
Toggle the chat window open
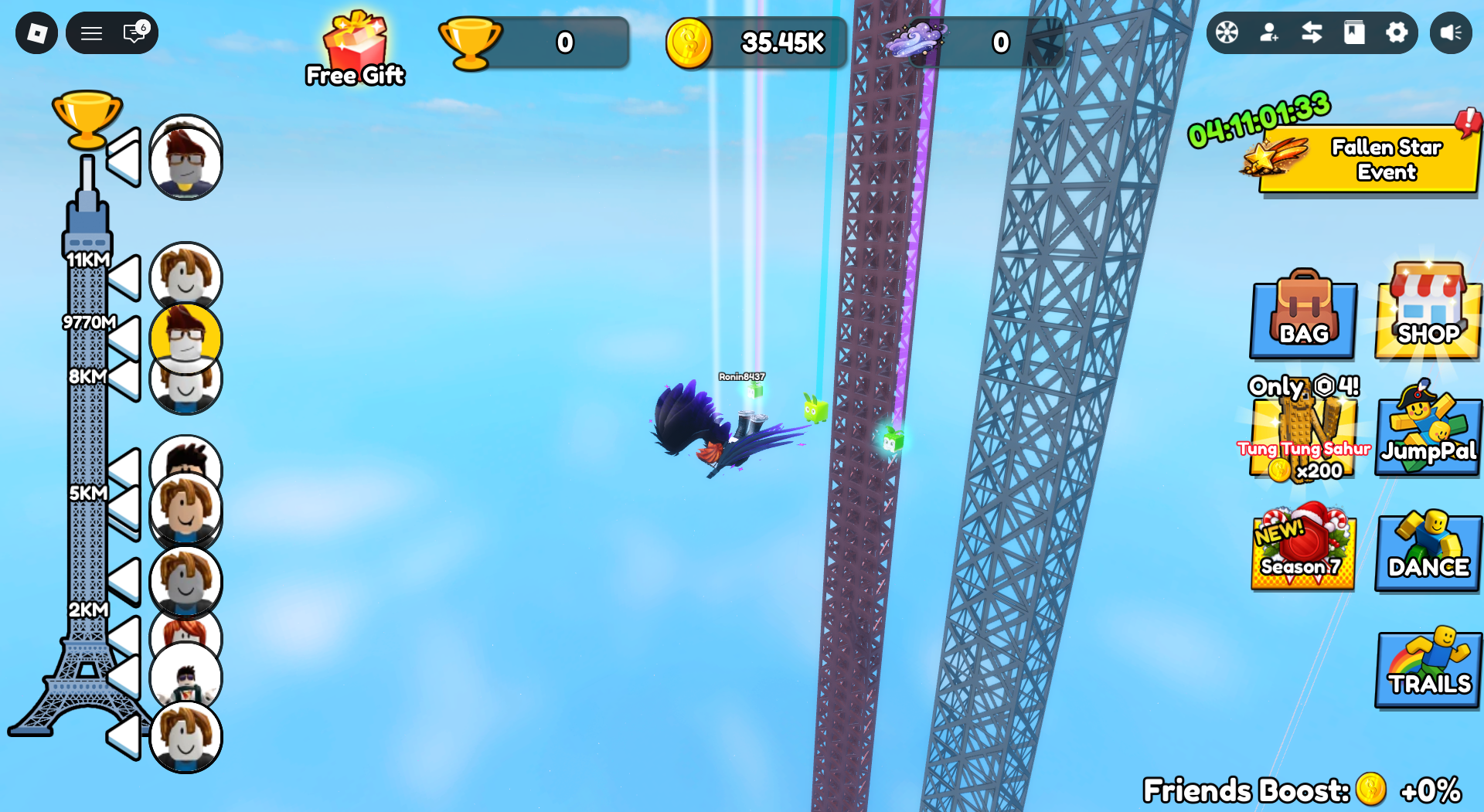click(130, 33)
